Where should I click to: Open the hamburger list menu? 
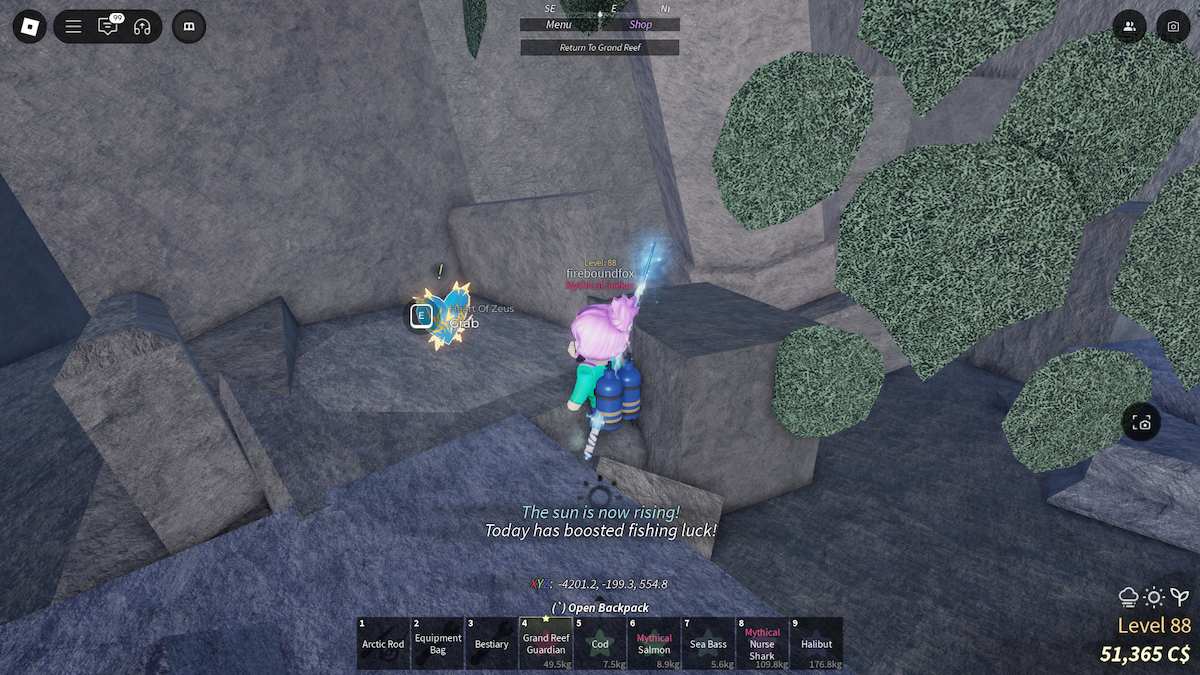point(74,27)
